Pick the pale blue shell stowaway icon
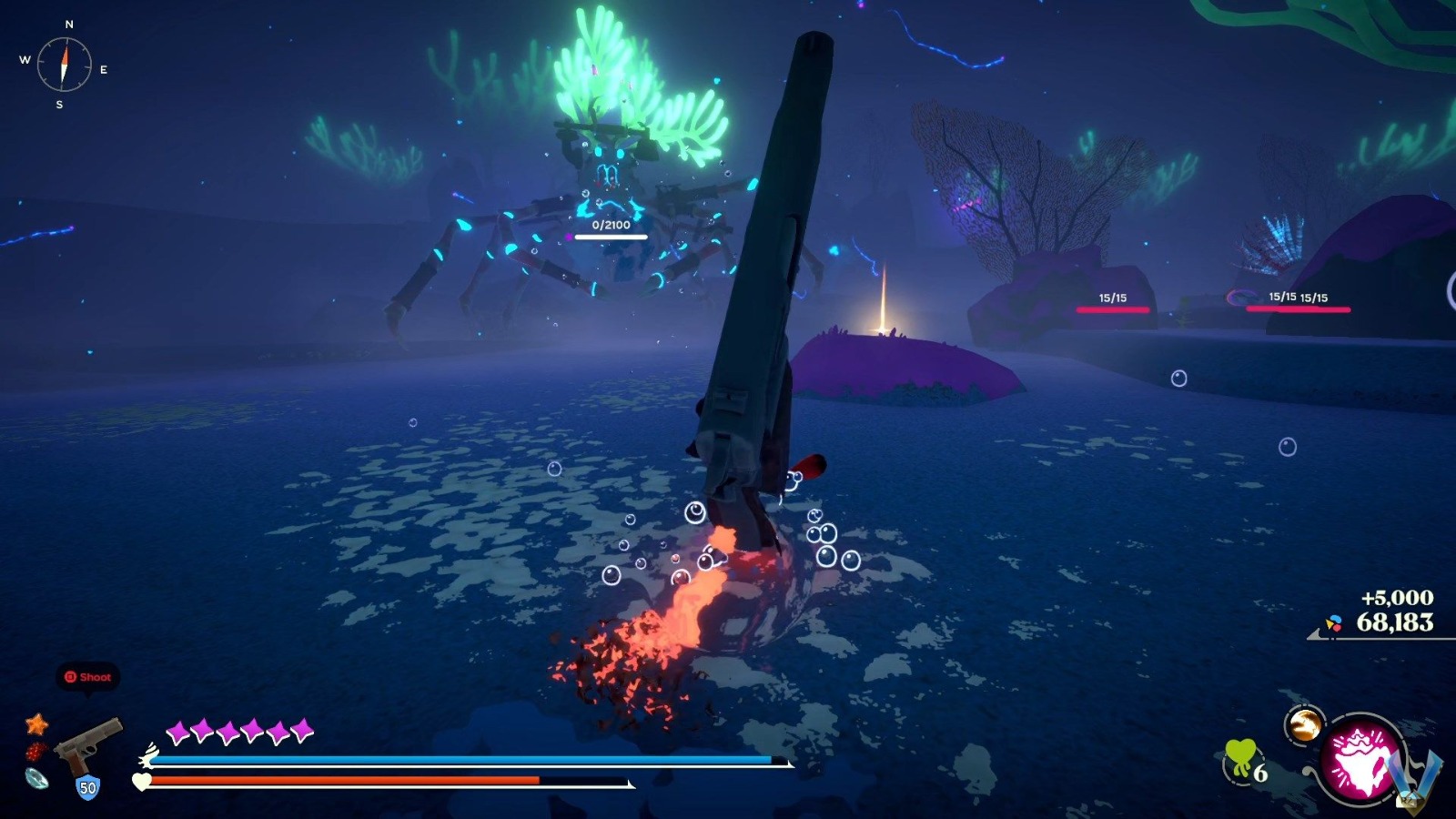Image resolution: width=1456 pixels, height=819 pixels. tap(36, 779)
